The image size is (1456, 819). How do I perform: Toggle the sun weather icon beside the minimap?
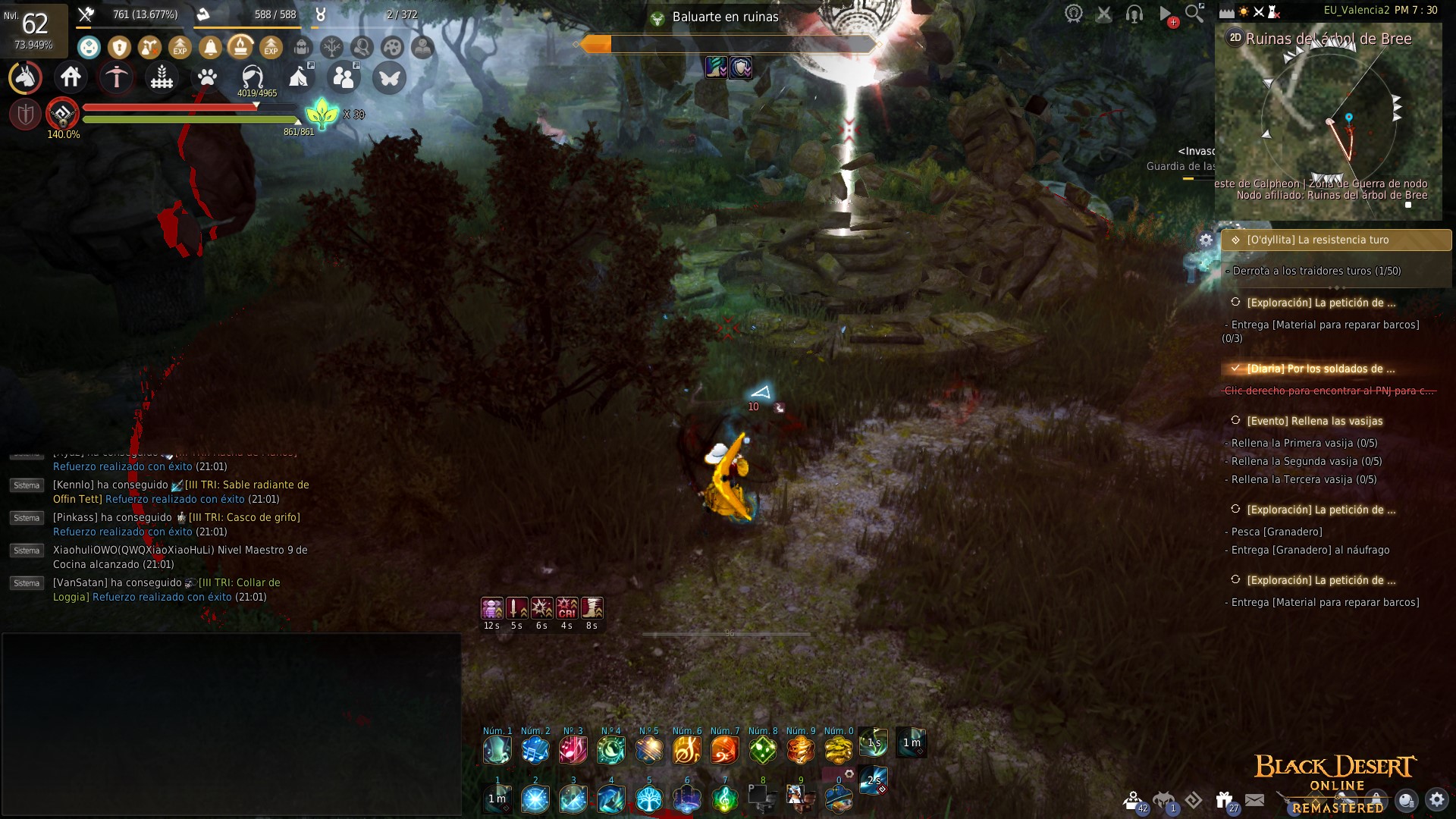click(1244, 11)
